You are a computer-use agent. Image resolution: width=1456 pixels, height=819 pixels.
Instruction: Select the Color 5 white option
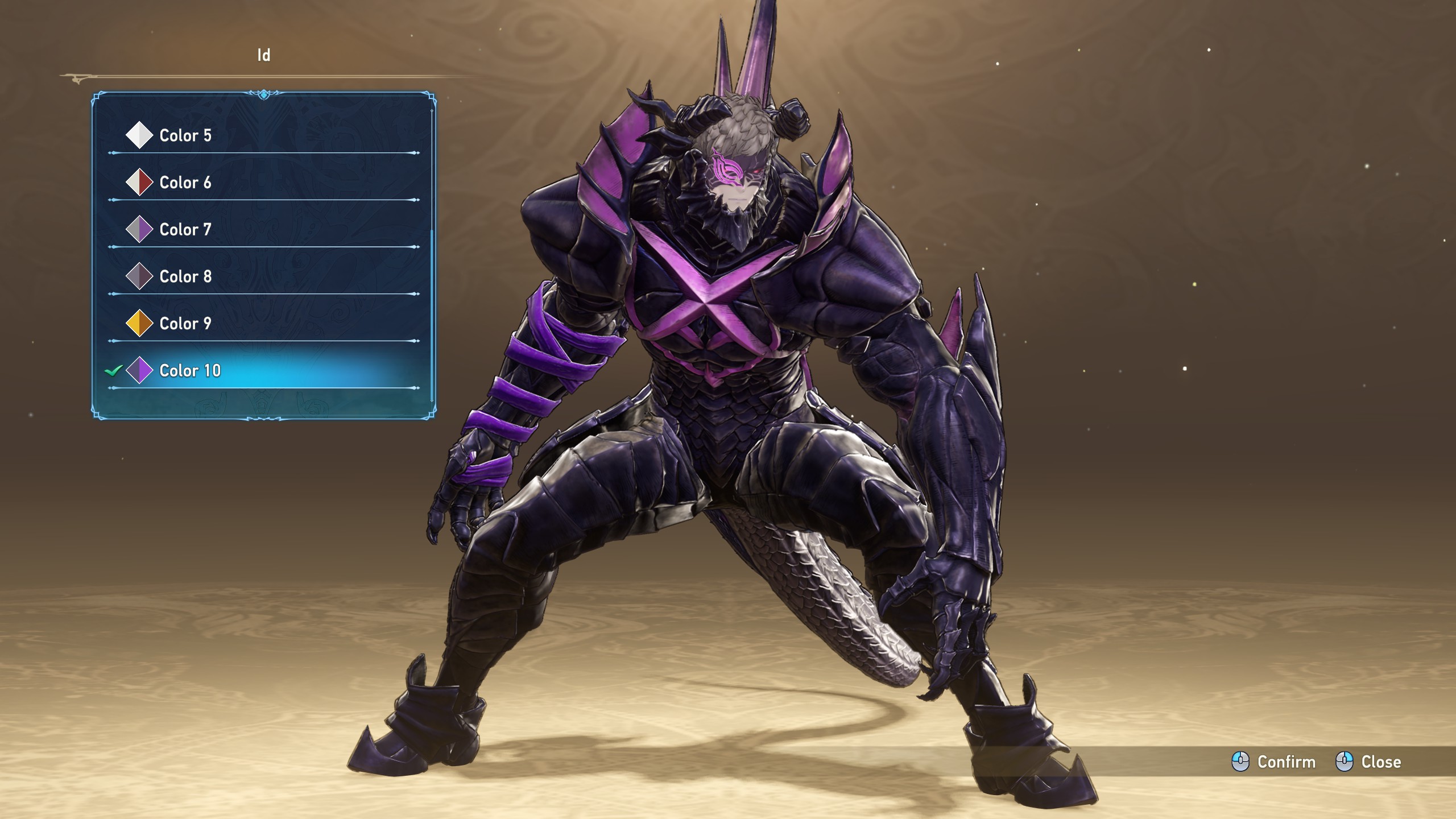(185, 135)
